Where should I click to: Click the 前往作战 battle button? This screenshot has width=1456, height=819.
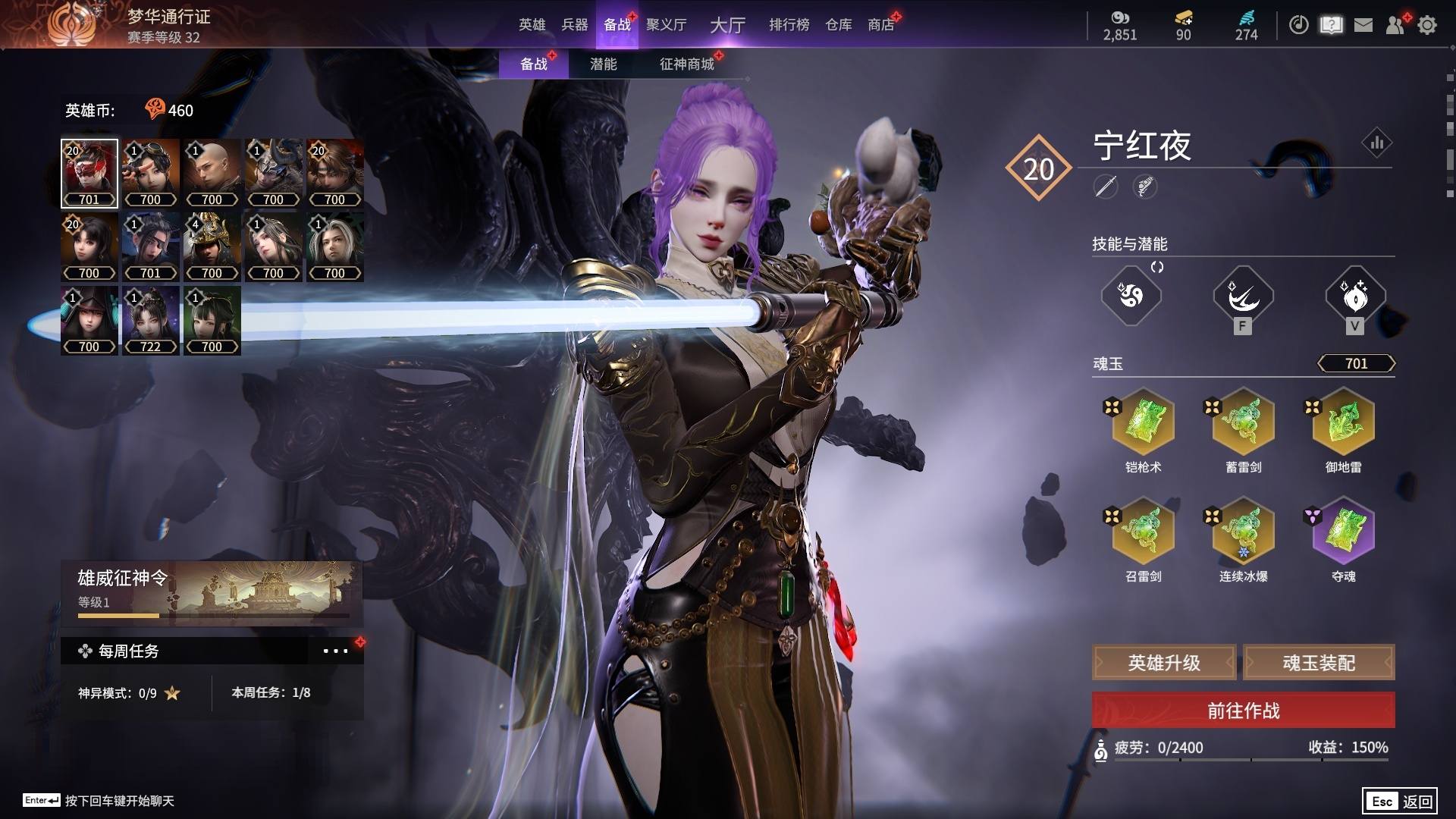point(1243,711)
